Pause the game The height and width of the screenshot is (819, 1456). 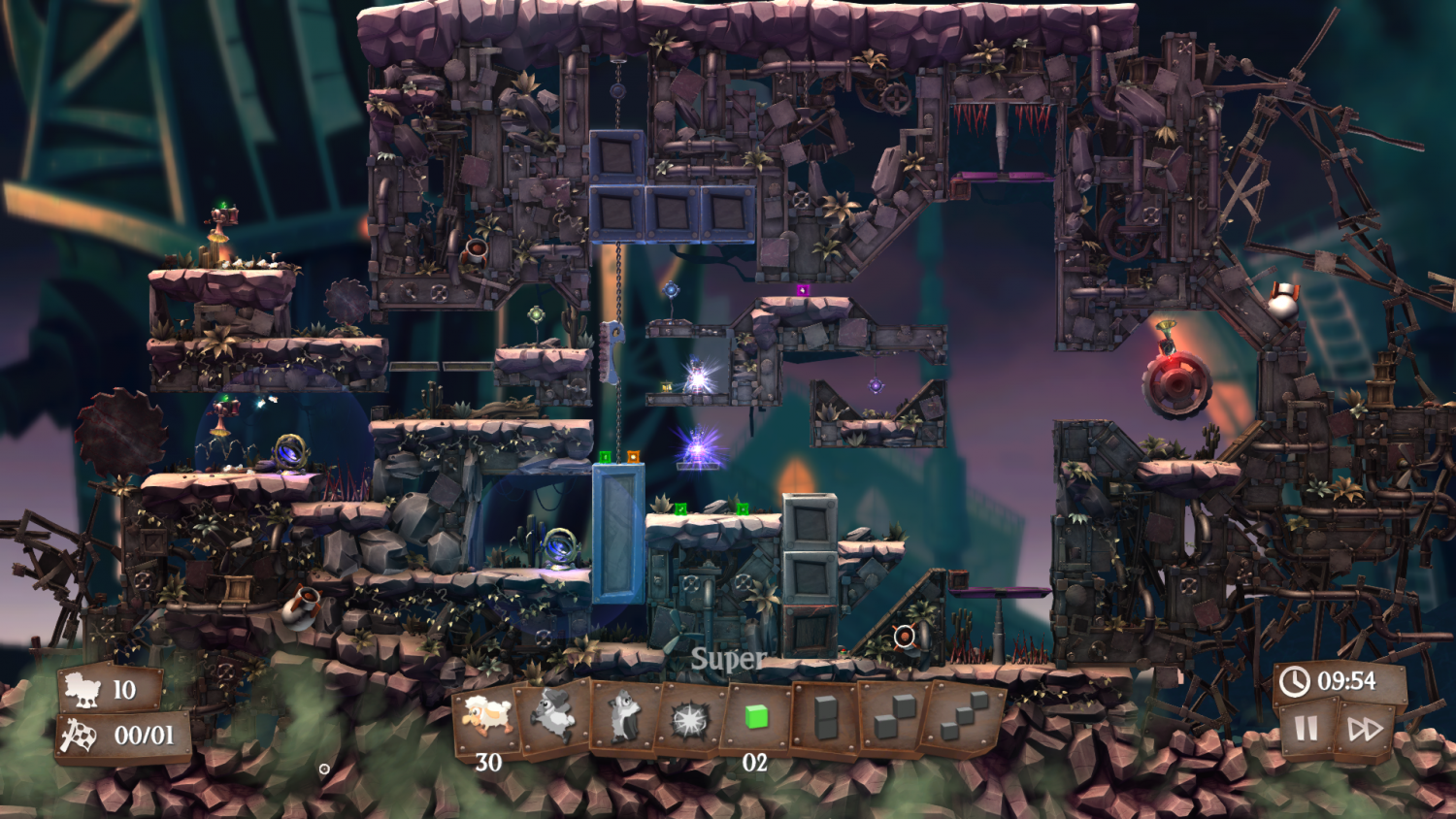point(1306,727)
